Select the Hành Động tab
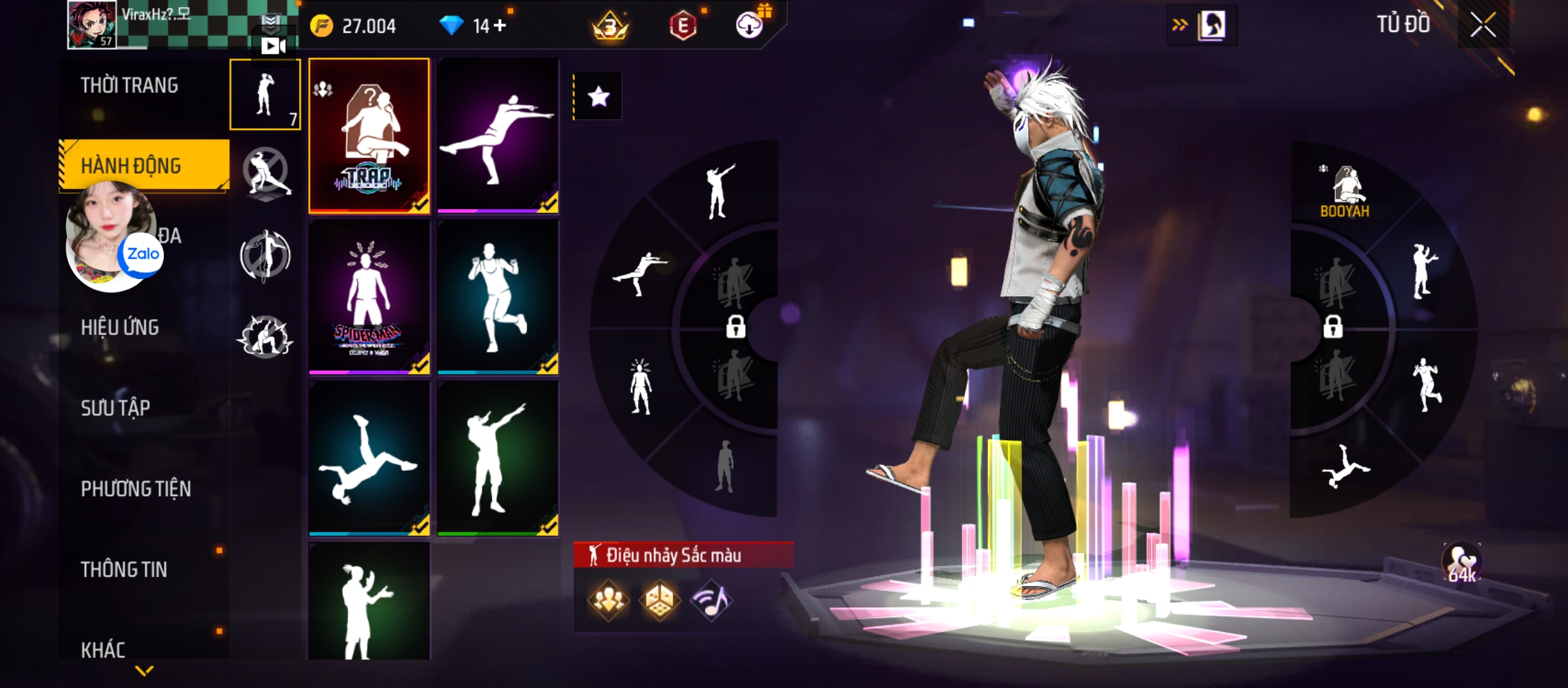Screen dimensions: 1568x688 point(131,166)
